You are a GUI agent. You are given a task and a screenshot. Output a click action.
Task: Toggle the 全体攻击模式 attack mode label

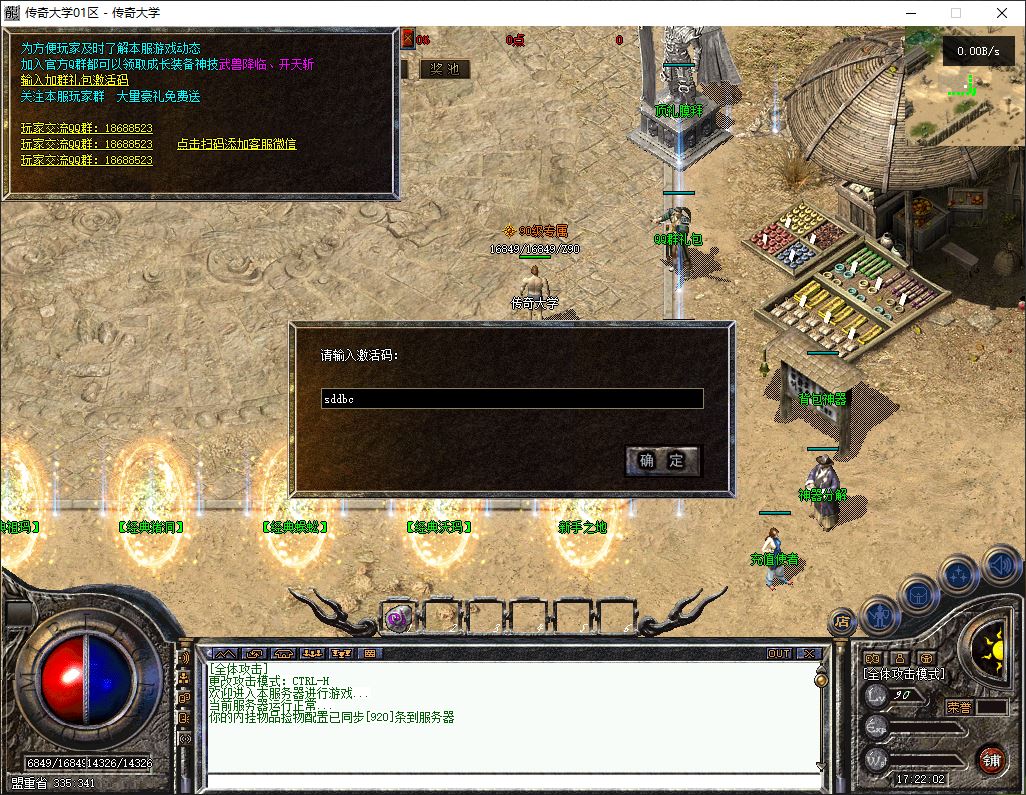point(903,674)
